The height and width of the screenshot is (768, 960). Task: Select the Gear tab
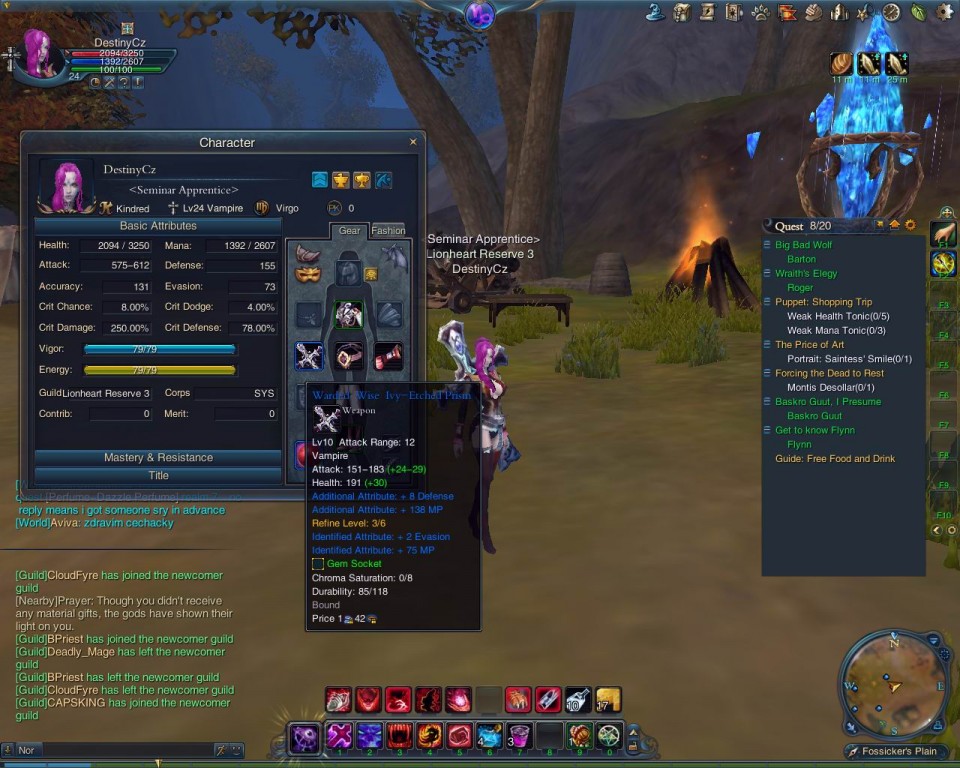tap(349, 231)
